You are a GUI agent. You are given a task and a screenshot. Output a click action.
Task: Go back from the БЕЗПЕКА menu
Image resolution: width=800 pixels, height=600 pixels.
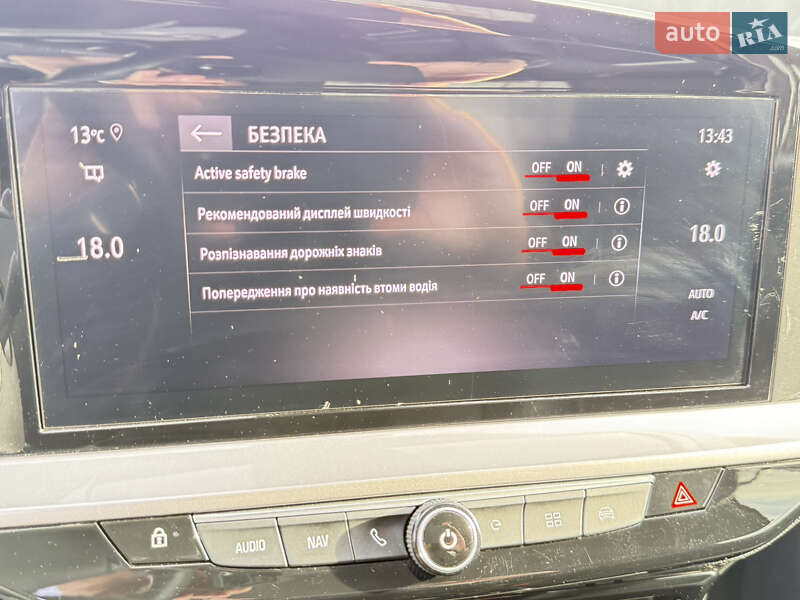point(206,134)
